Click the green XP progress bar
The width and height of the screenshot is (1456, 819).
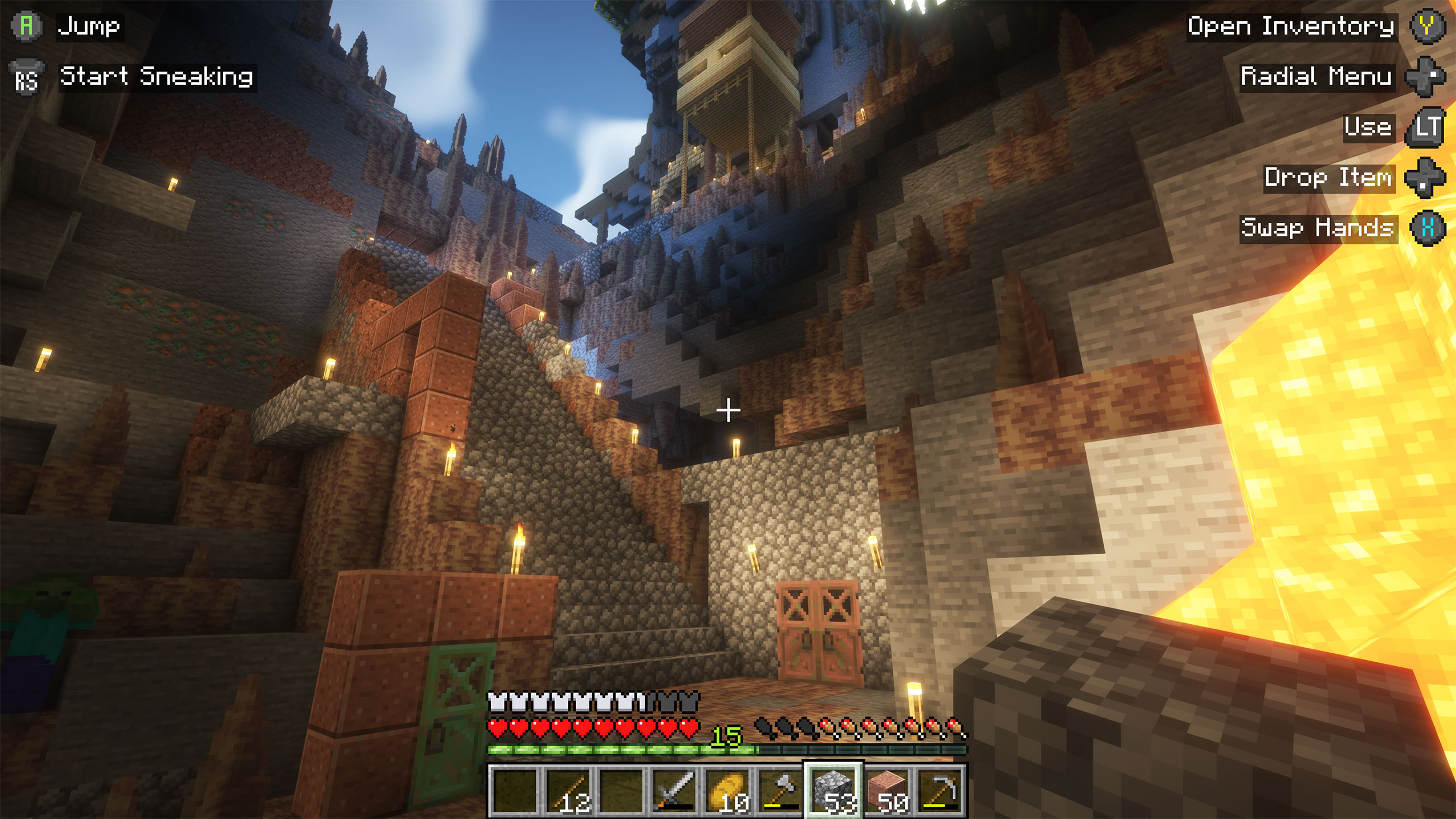622,748
